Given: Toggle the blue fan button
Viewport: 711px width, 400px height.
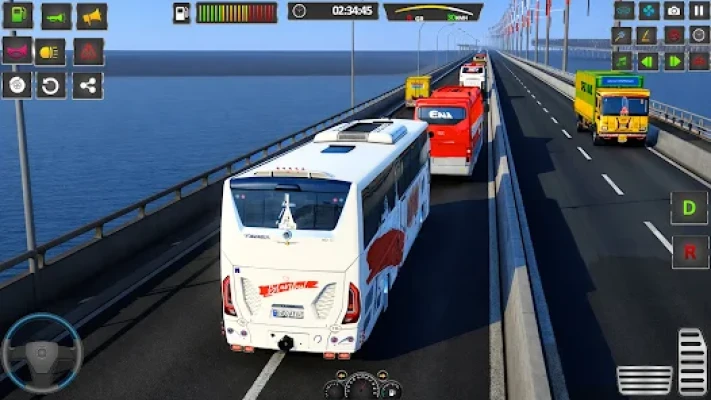Looking at the screenshot, I should (x=649, y=11).
